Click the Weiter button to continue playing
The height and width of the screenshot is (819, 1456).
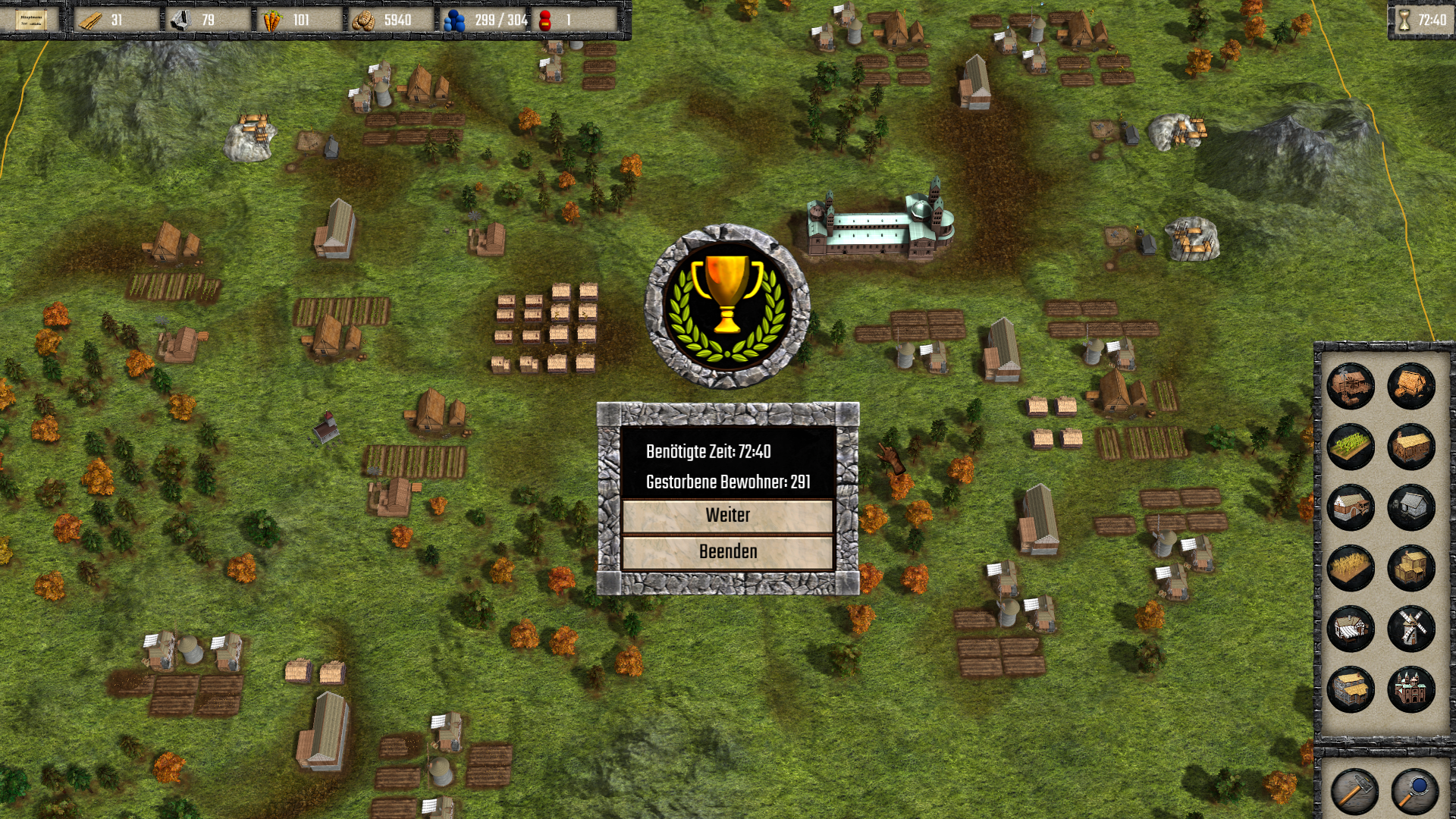point(727,516)
